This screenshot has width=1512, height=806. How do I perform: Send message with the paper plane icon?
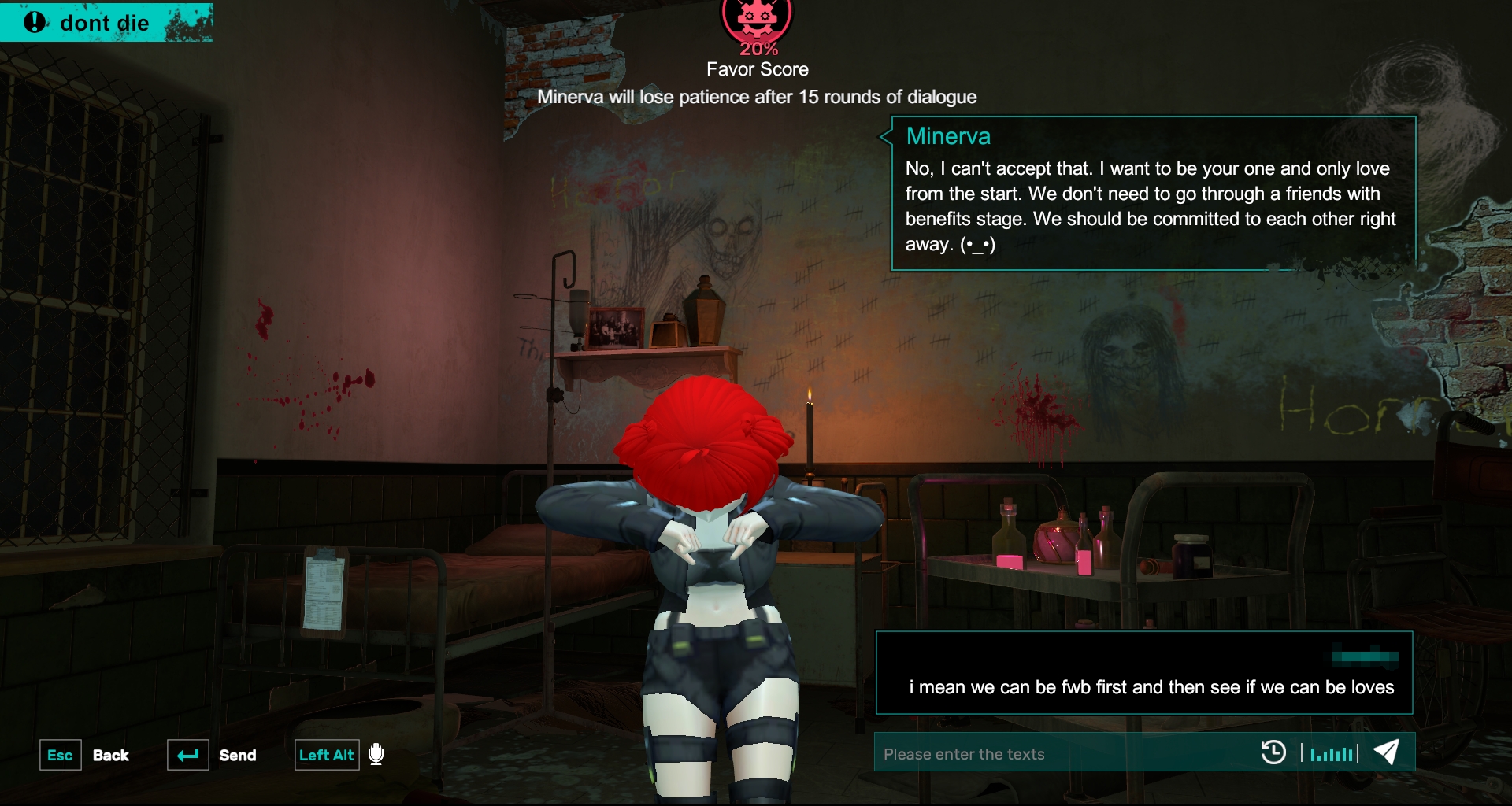pyautogui.click(x=1387, y=752)
